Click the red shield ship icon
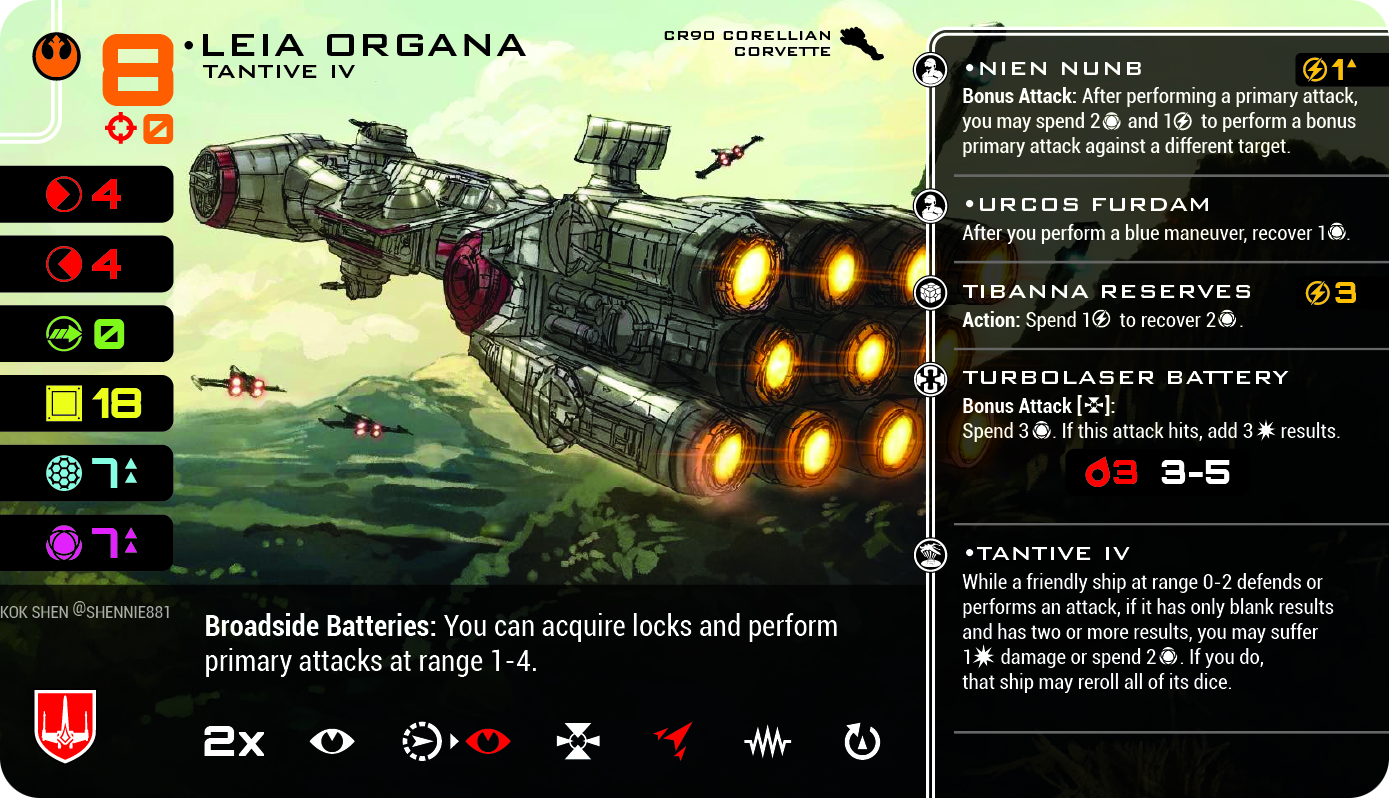The height and width of the screenshot is (798, 1389). (65, 725)
